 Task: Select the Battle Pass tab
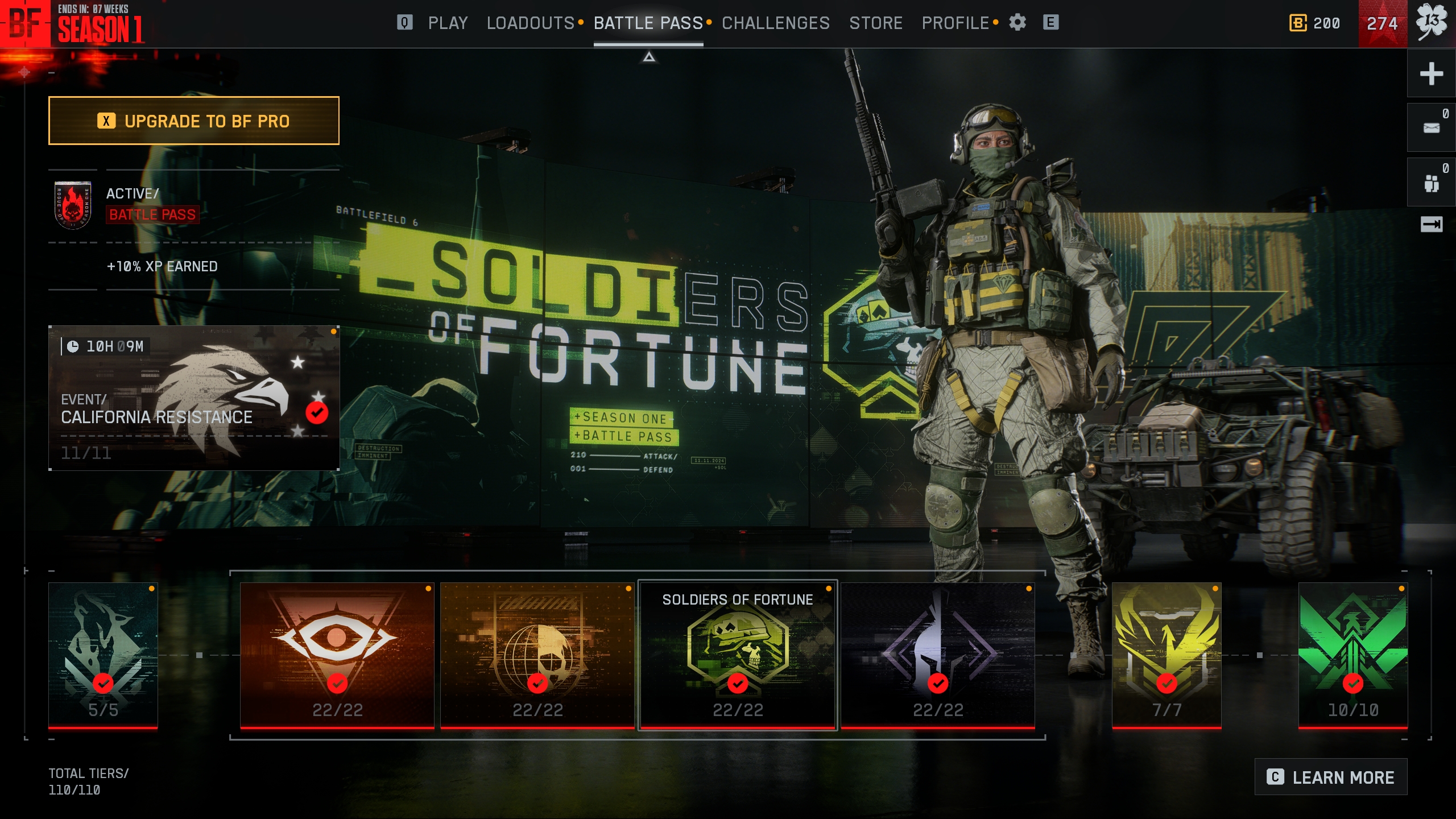tap(648, 23)
